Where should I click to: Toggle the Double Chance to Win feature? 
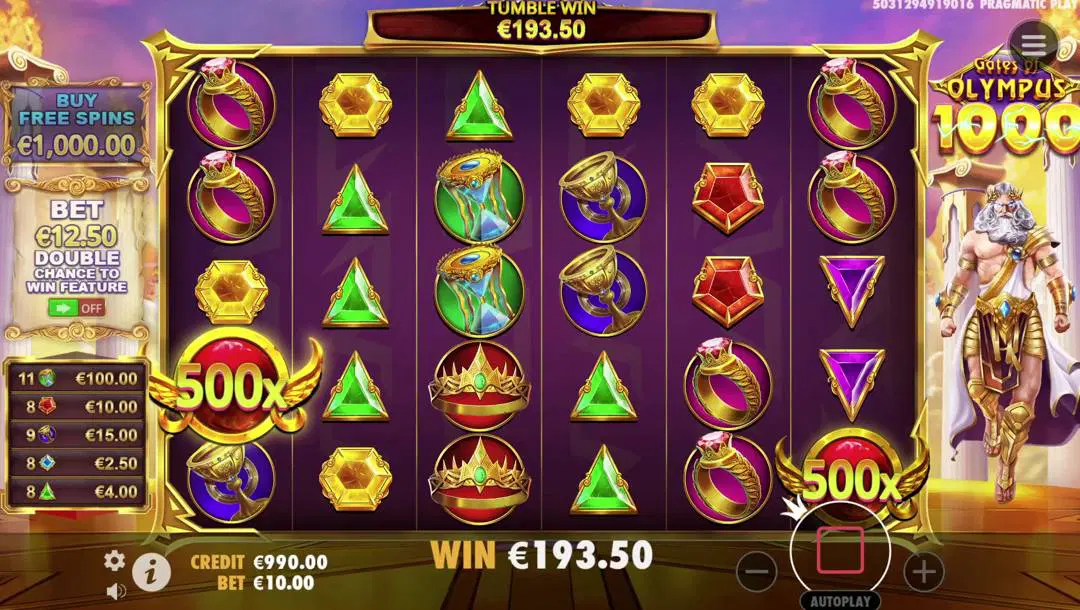click(x=77, y=307)
